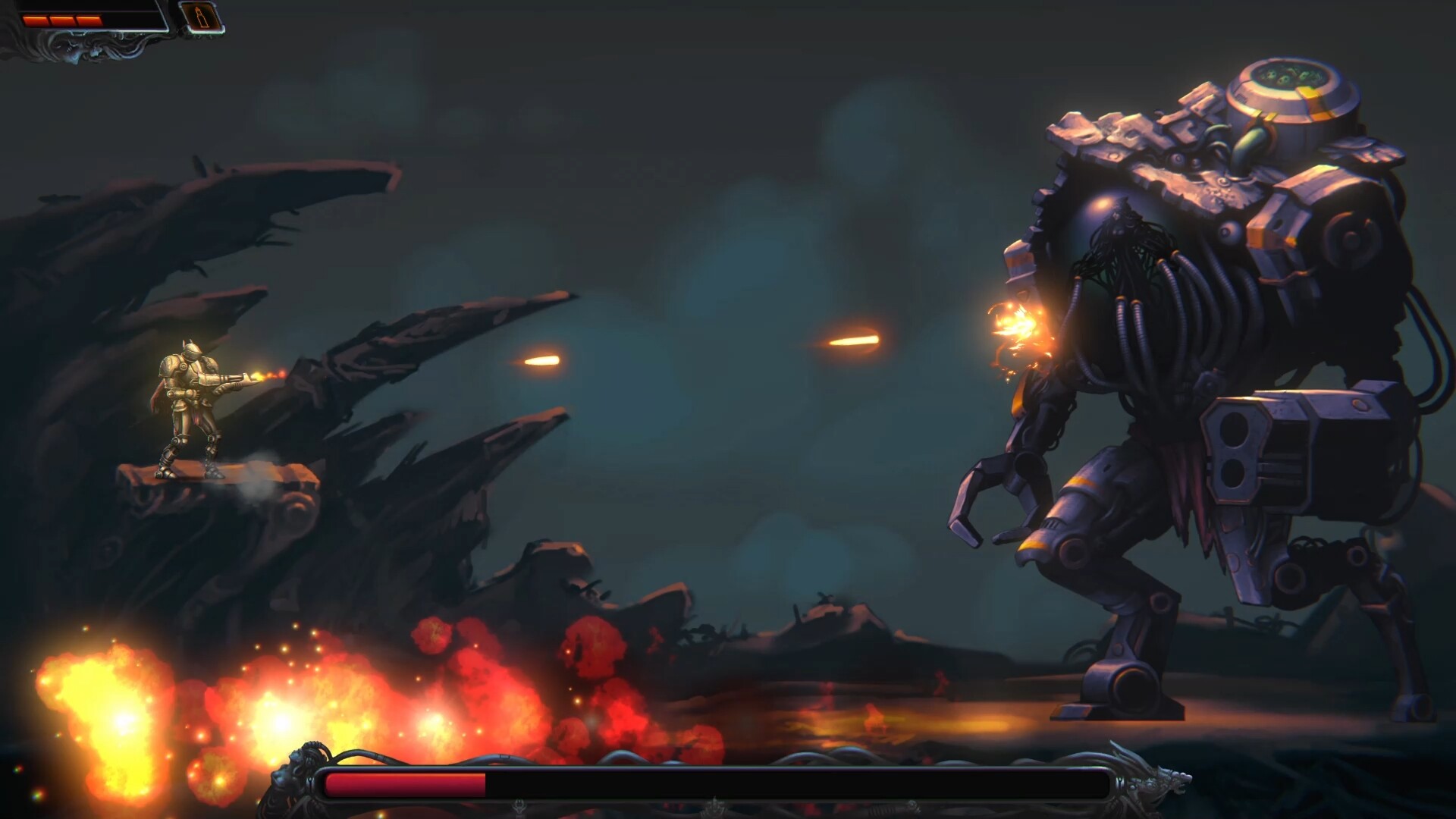The width and height of the screenshot is (1456, 819).
Task: Click the first orange health segment
Action: point(34,20)
